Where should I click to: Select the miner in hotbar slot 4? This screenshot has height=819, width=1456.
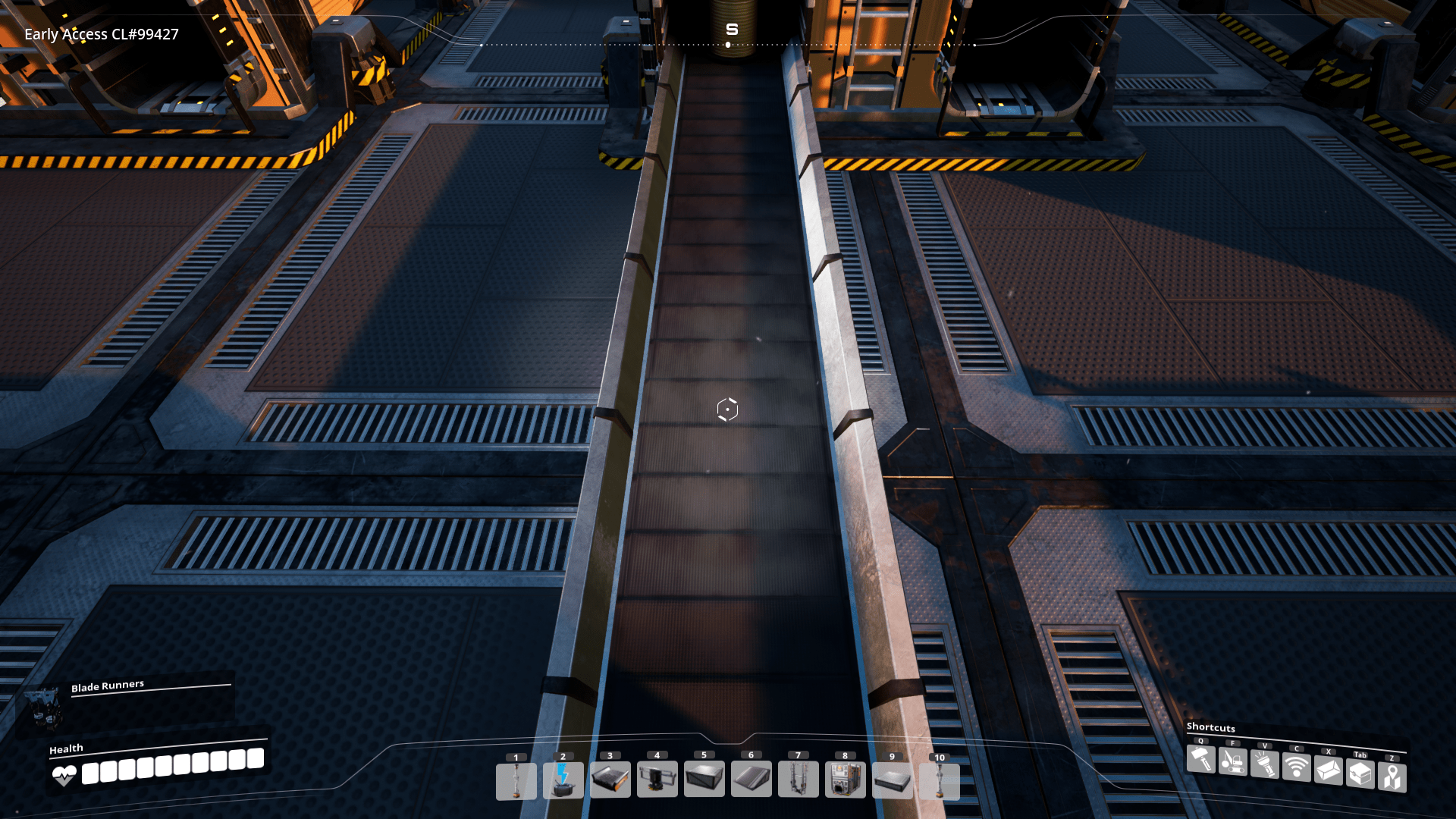(657, 781)
